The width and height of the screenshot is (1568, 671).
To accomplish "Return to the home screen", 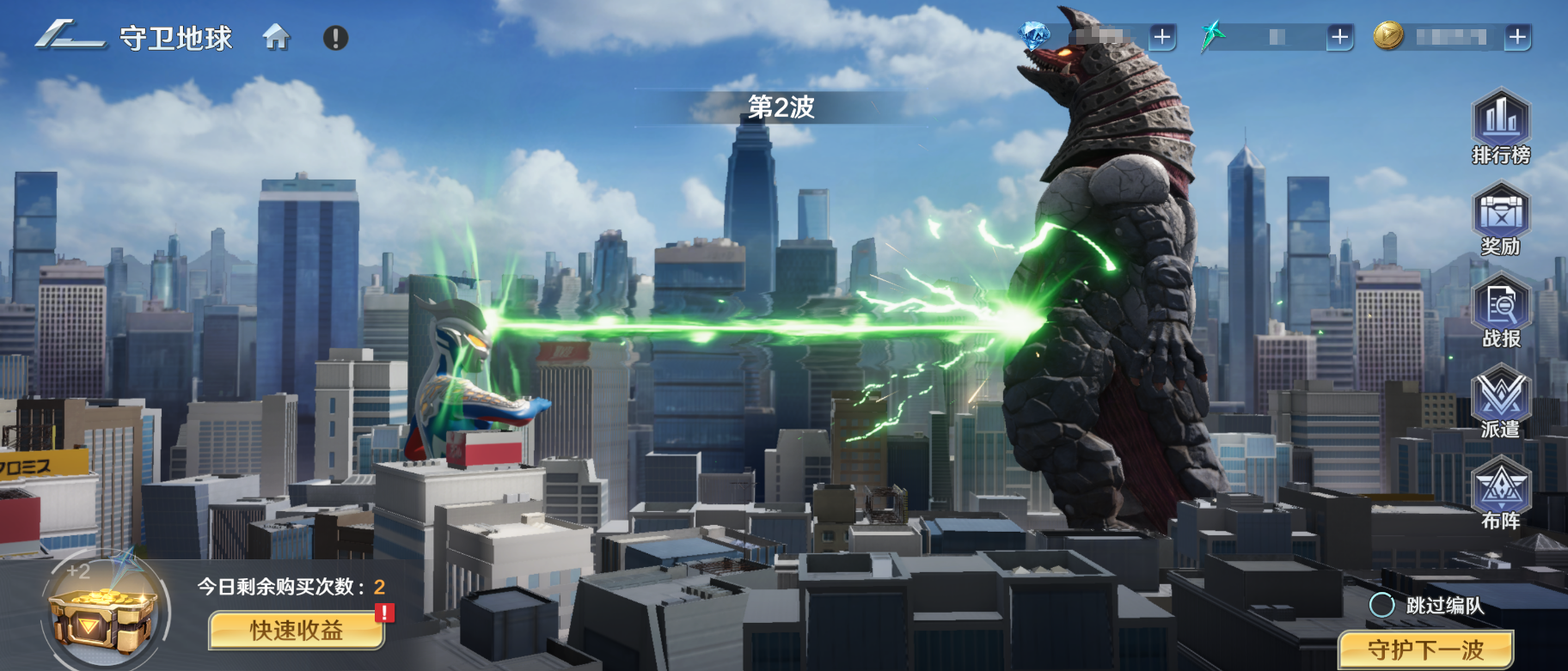I will pos(276,38).
